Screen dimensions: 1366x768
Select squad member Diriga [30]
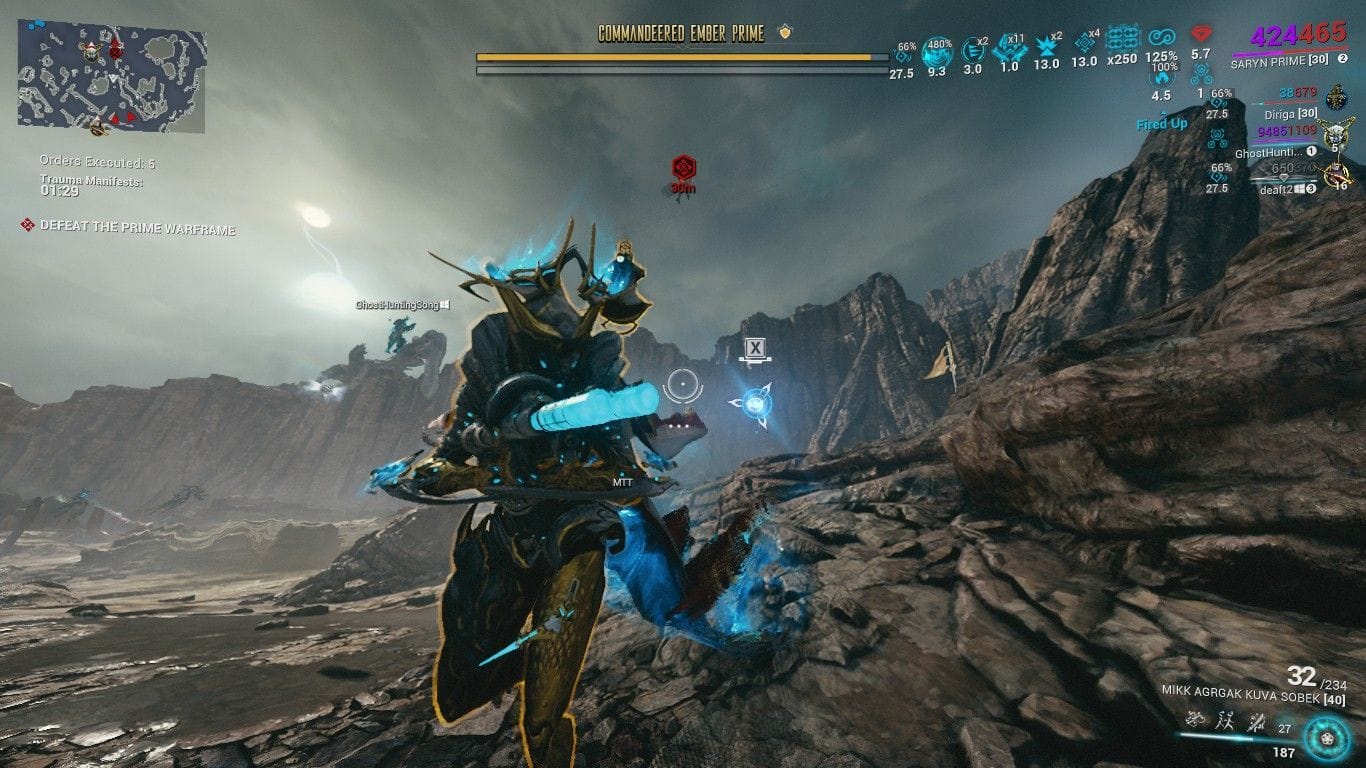(1291, 113)
